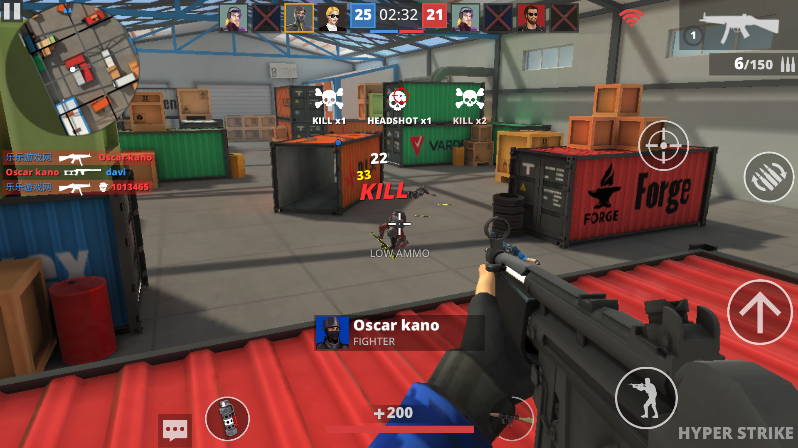The width and height of the screenshot is (798, 448).
Task: Tap the jump up-arrow button
Action: tap(760, 312)
